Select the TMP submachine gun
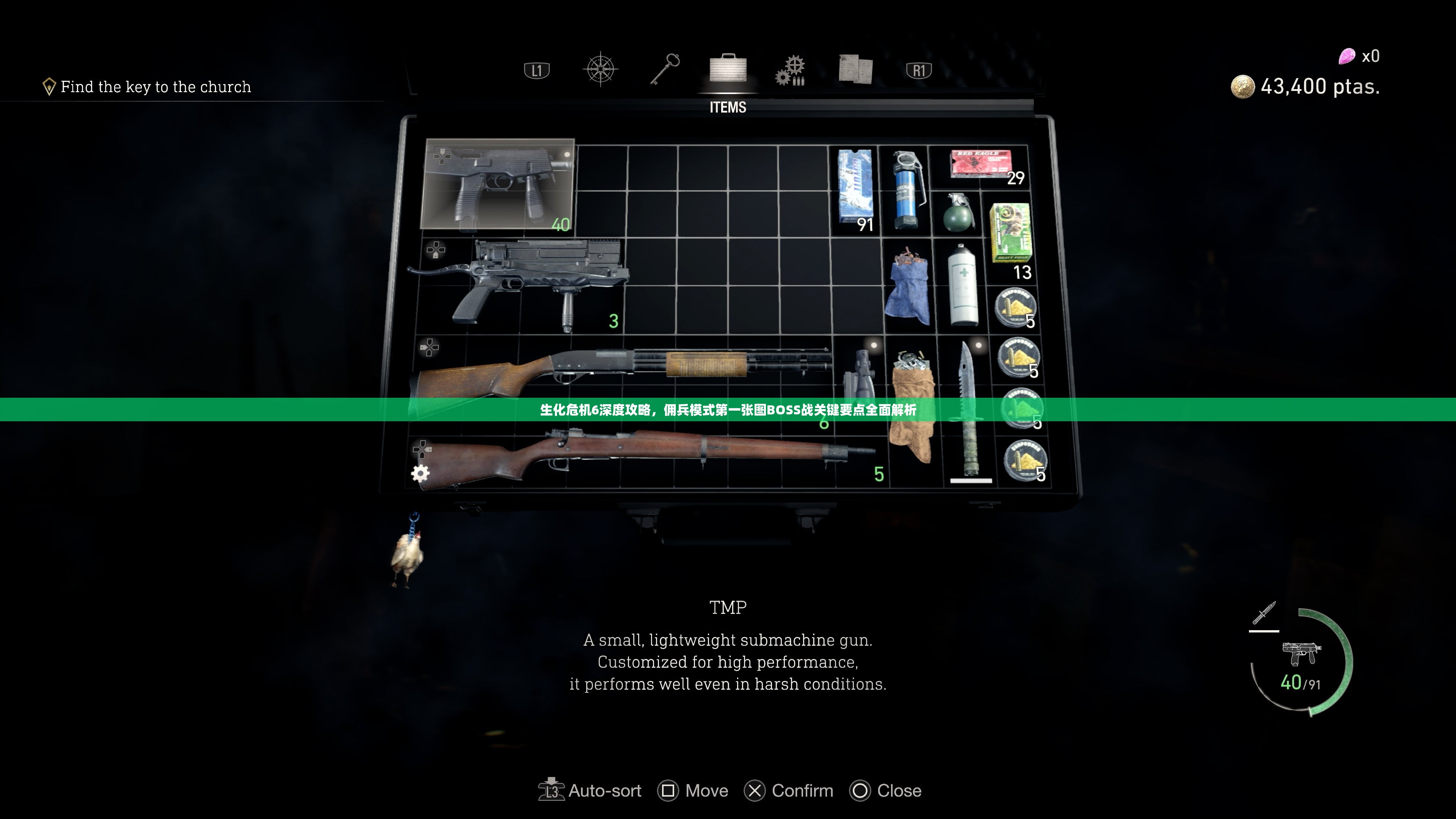The width and height of the screenshot is (1456, 819). 497,184
